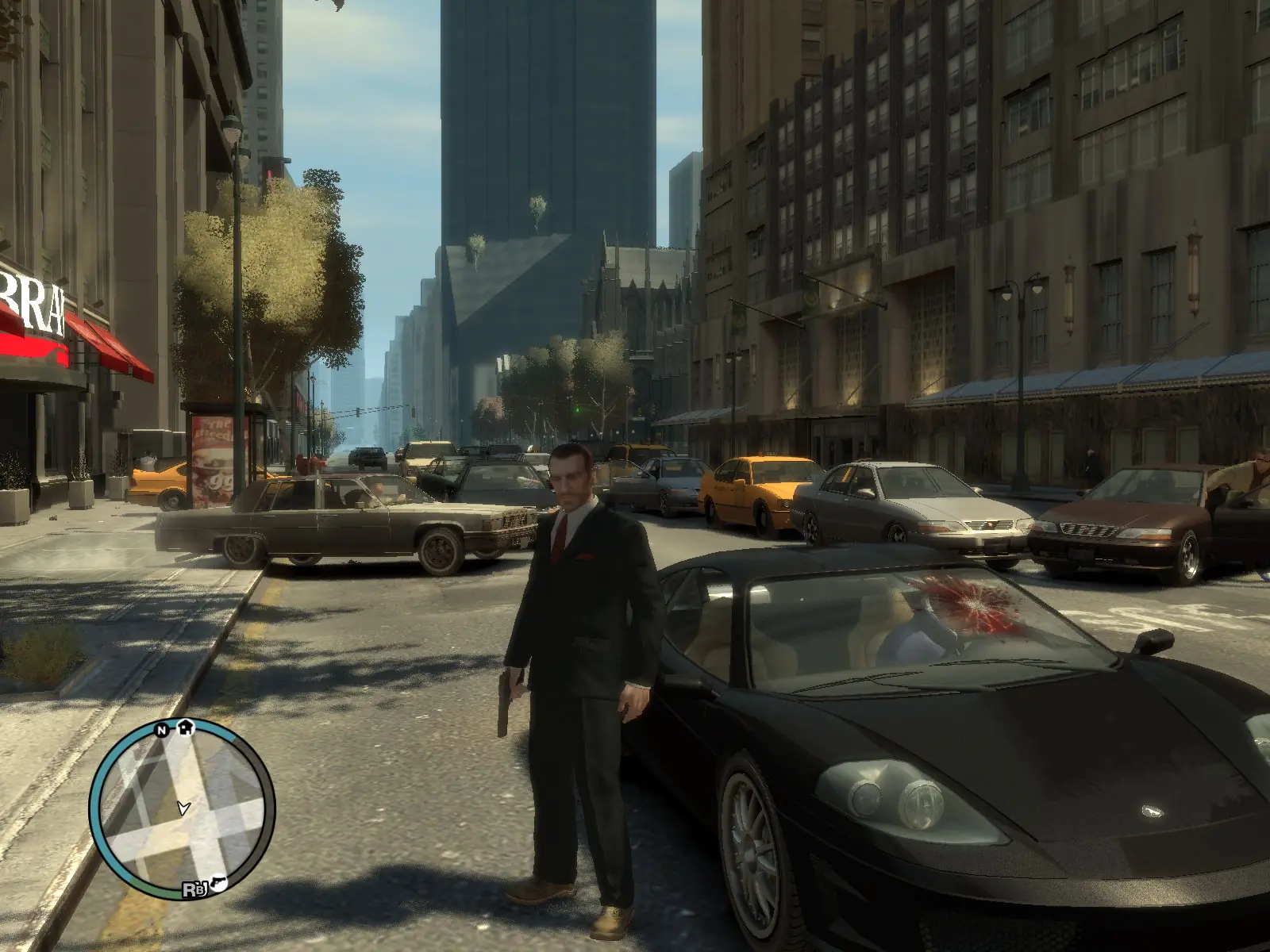
Task: Select the safehouse blip on the radar
Action: click(x=186, y=725)
